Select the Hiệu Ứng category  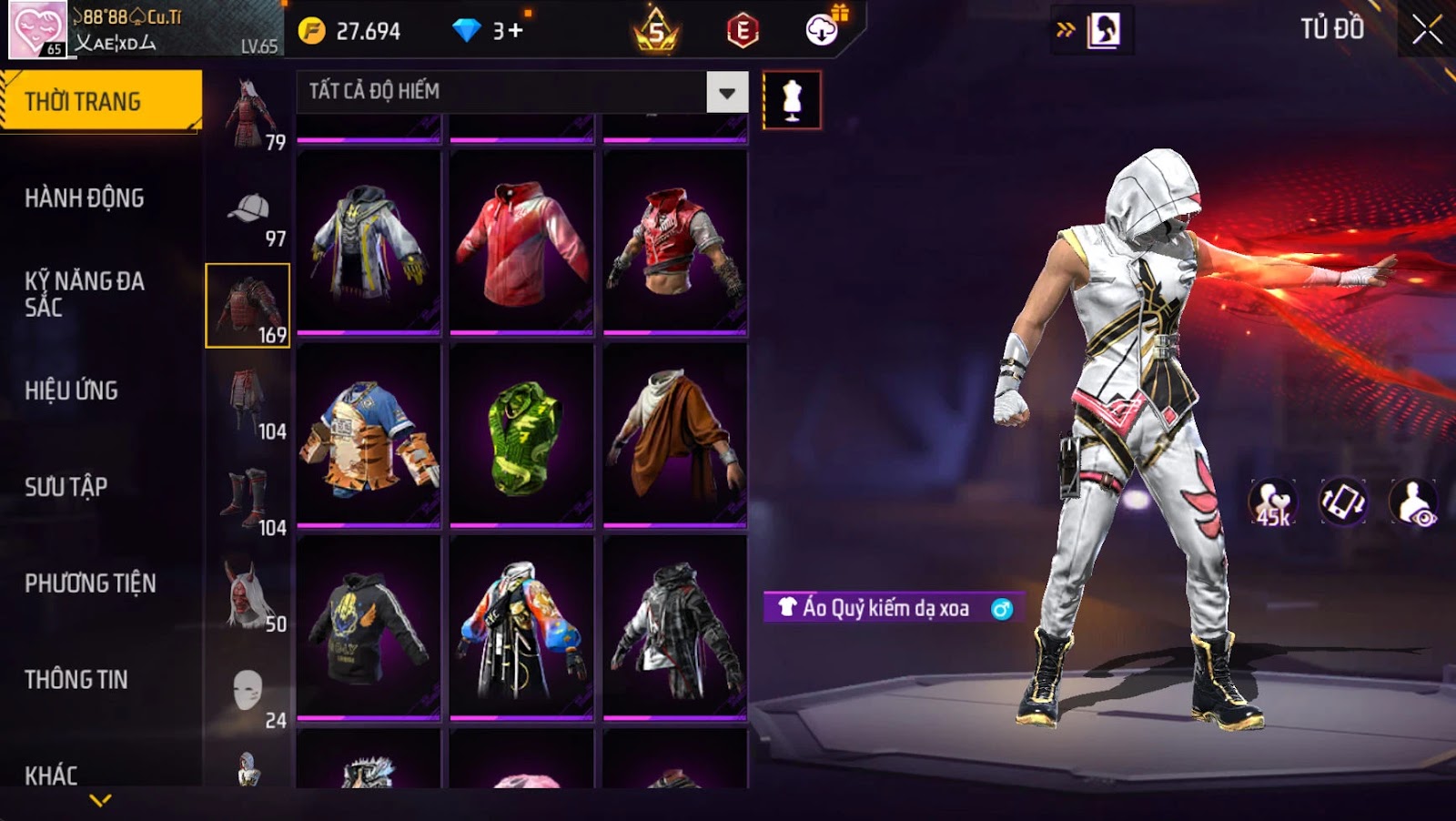coord(72,390)
